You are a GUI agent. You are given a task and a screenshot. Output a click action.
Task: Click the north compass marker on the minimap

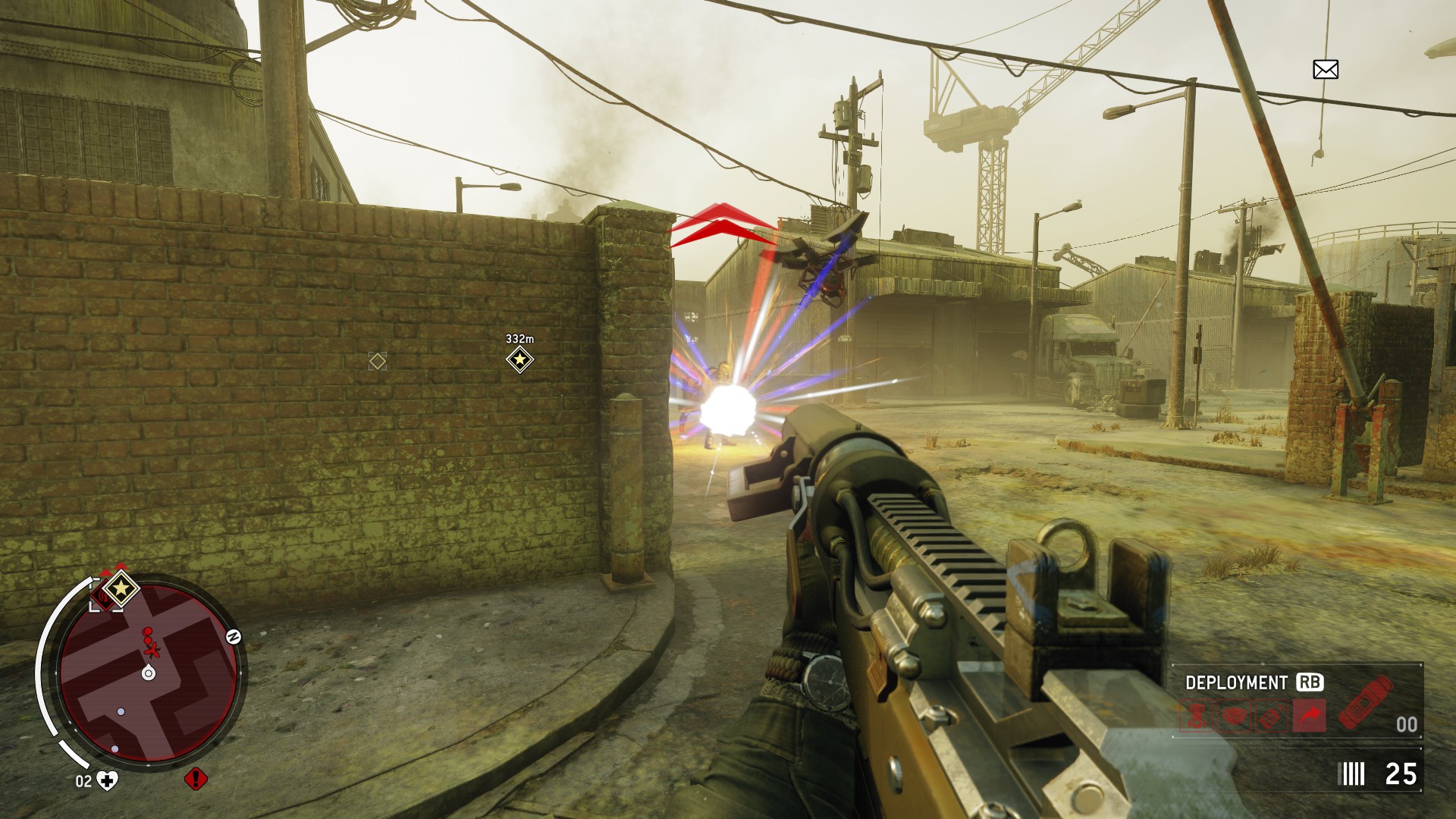[x=234, y=637]
